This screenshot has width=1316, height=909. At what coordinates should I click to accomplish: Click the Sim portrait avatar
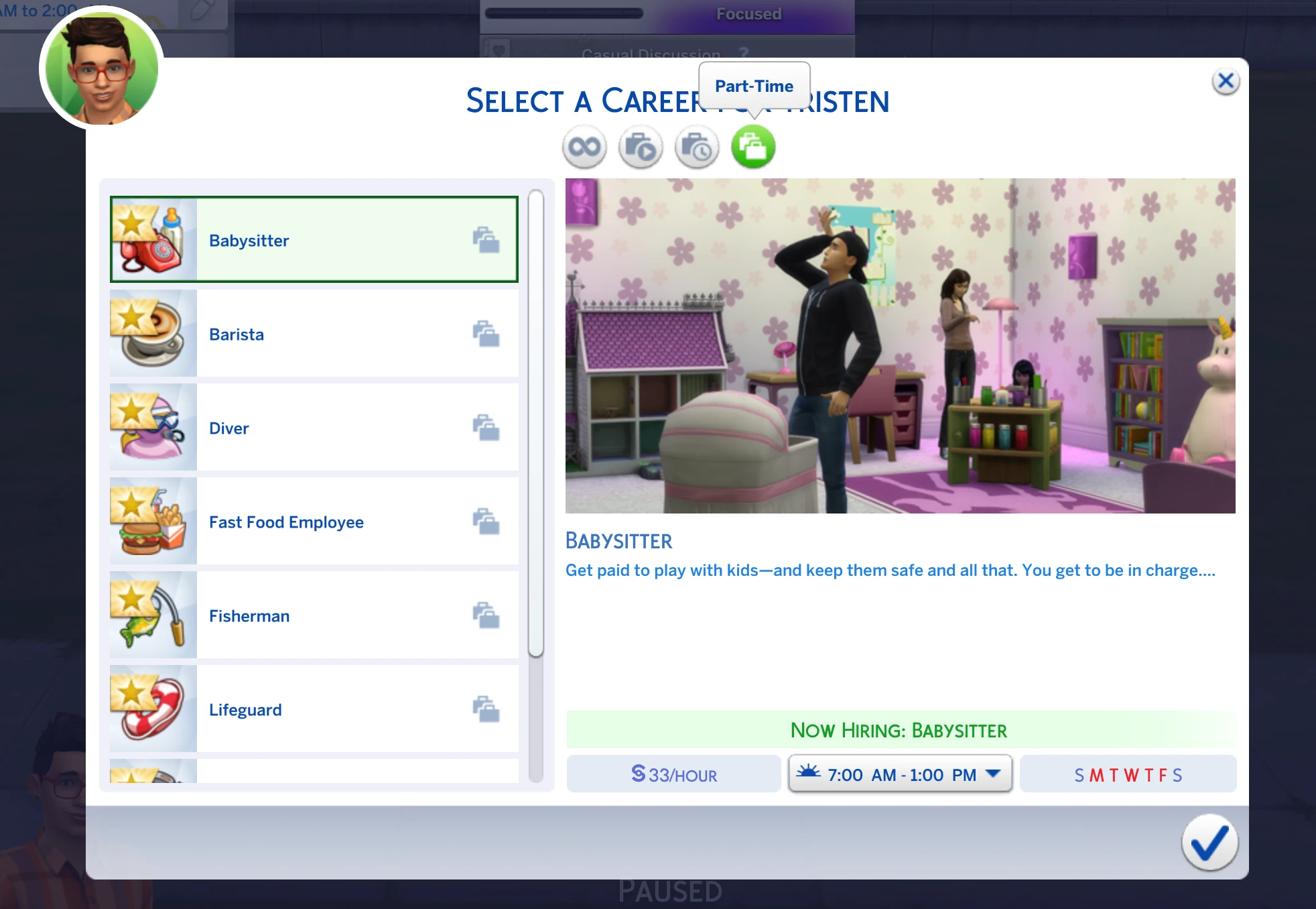101,68
